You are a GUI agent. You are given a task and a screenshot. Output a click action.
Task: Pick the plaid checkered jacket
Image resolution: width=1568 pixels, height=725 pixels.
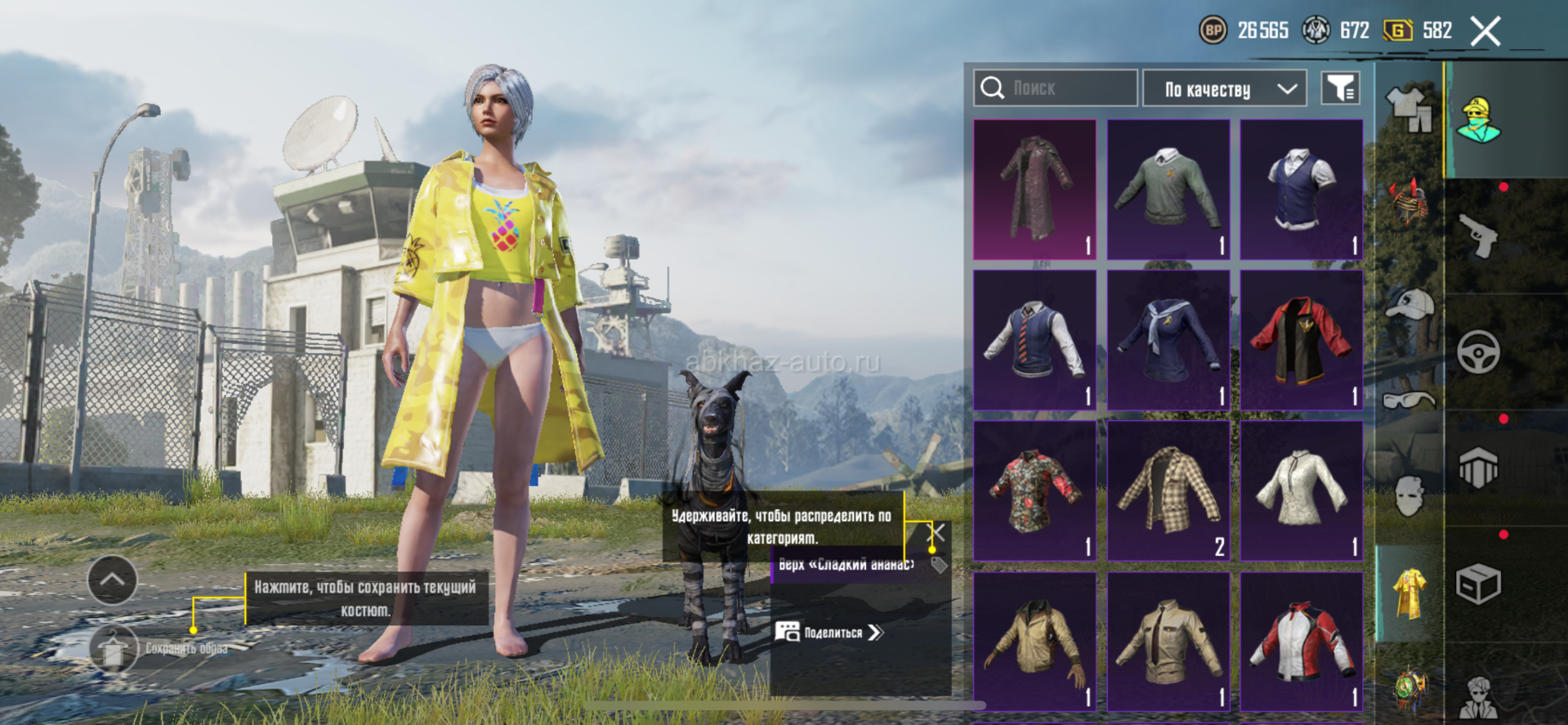coord(1168,490)
